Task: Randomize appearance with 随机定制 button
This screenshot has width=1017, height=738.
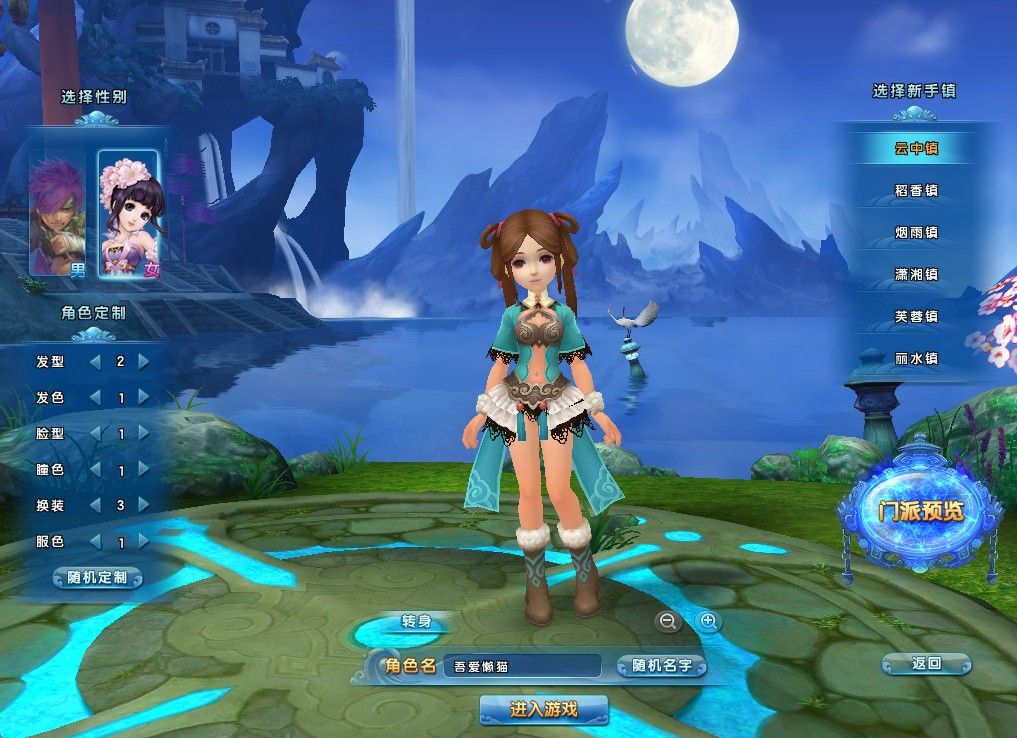Action: tap(98, 578)
